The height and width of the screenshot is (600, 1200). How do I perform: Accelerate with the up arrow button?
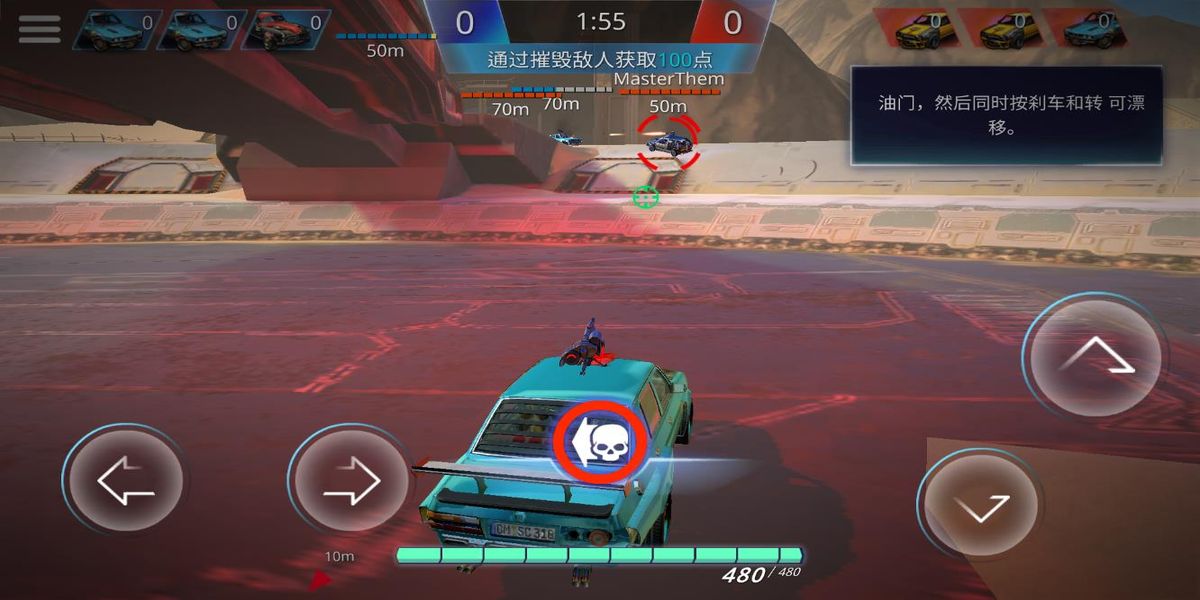coord(1096,356)
